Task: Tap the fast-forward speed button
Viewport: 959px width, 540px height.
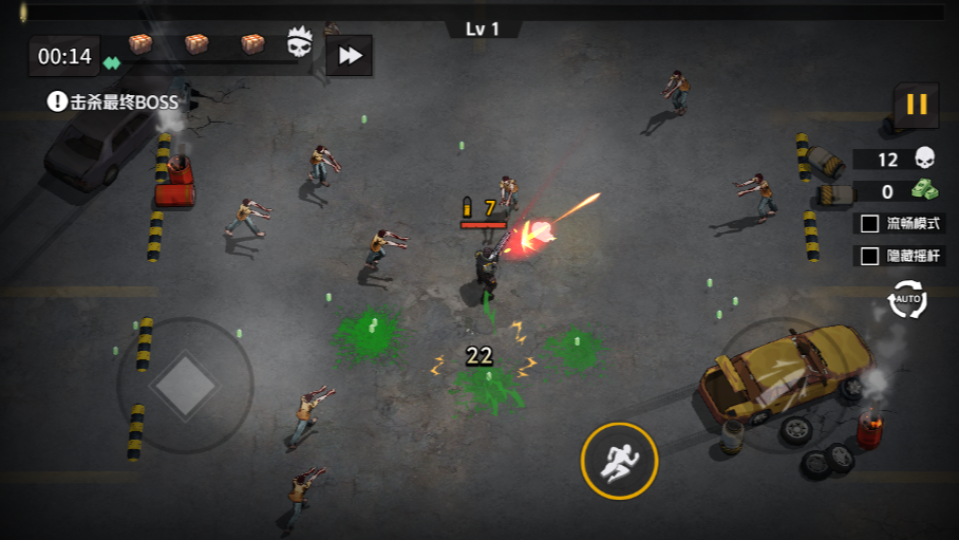Action: [349, 56]
